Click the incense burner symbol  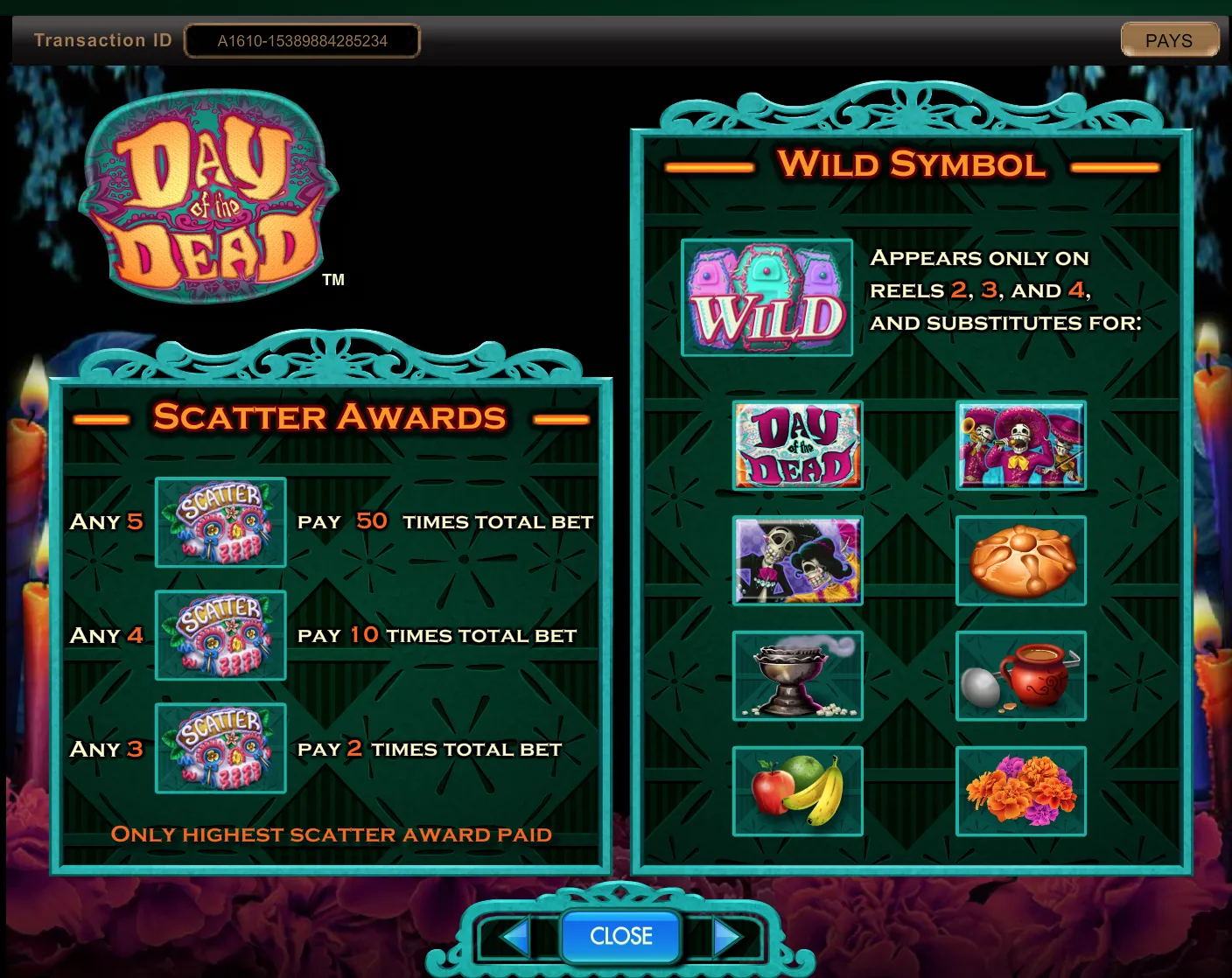tap(796, 676)
